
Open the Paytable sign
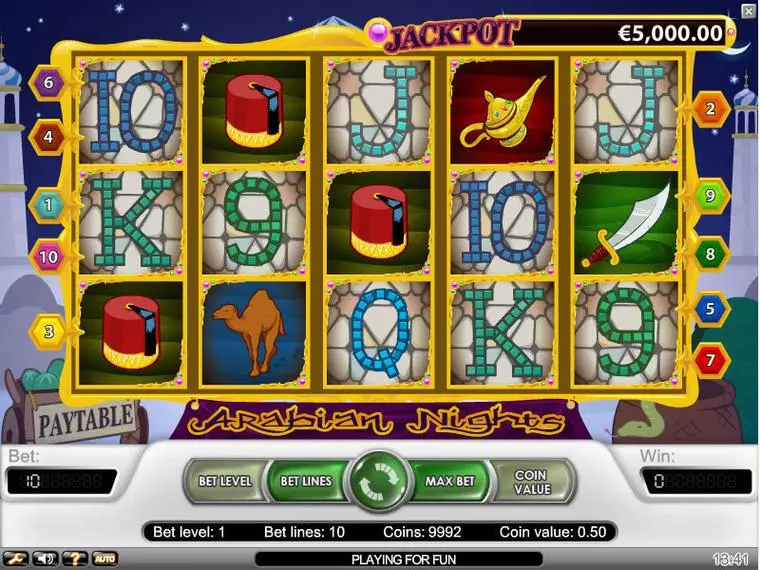(x=85, y=419)
